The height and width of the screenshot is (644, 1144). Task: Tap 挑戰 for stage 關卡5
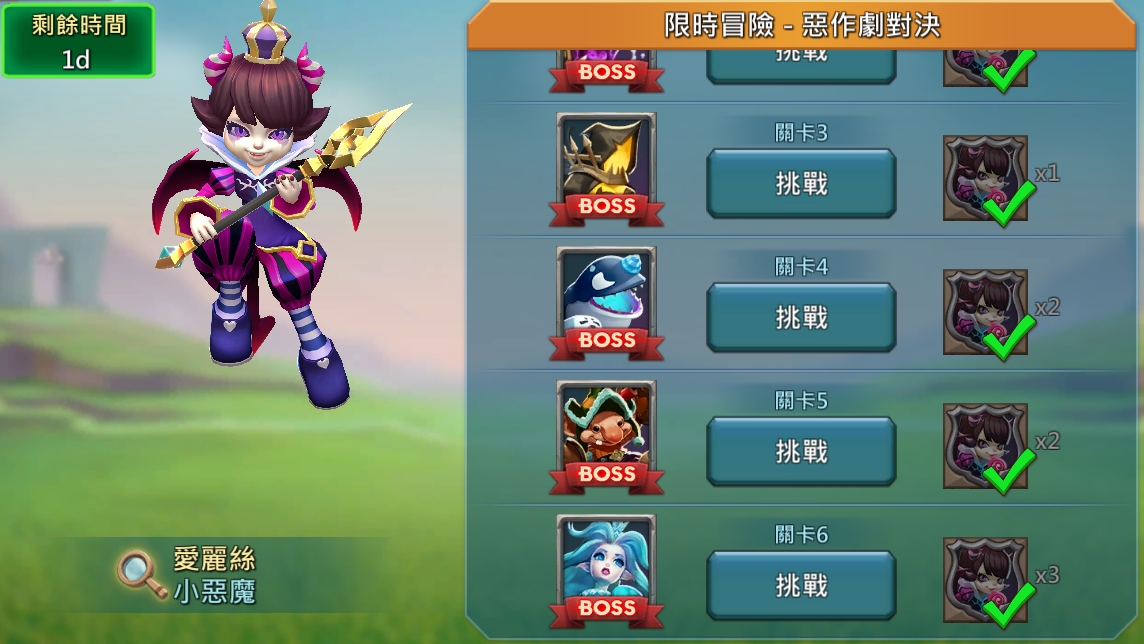801,452
